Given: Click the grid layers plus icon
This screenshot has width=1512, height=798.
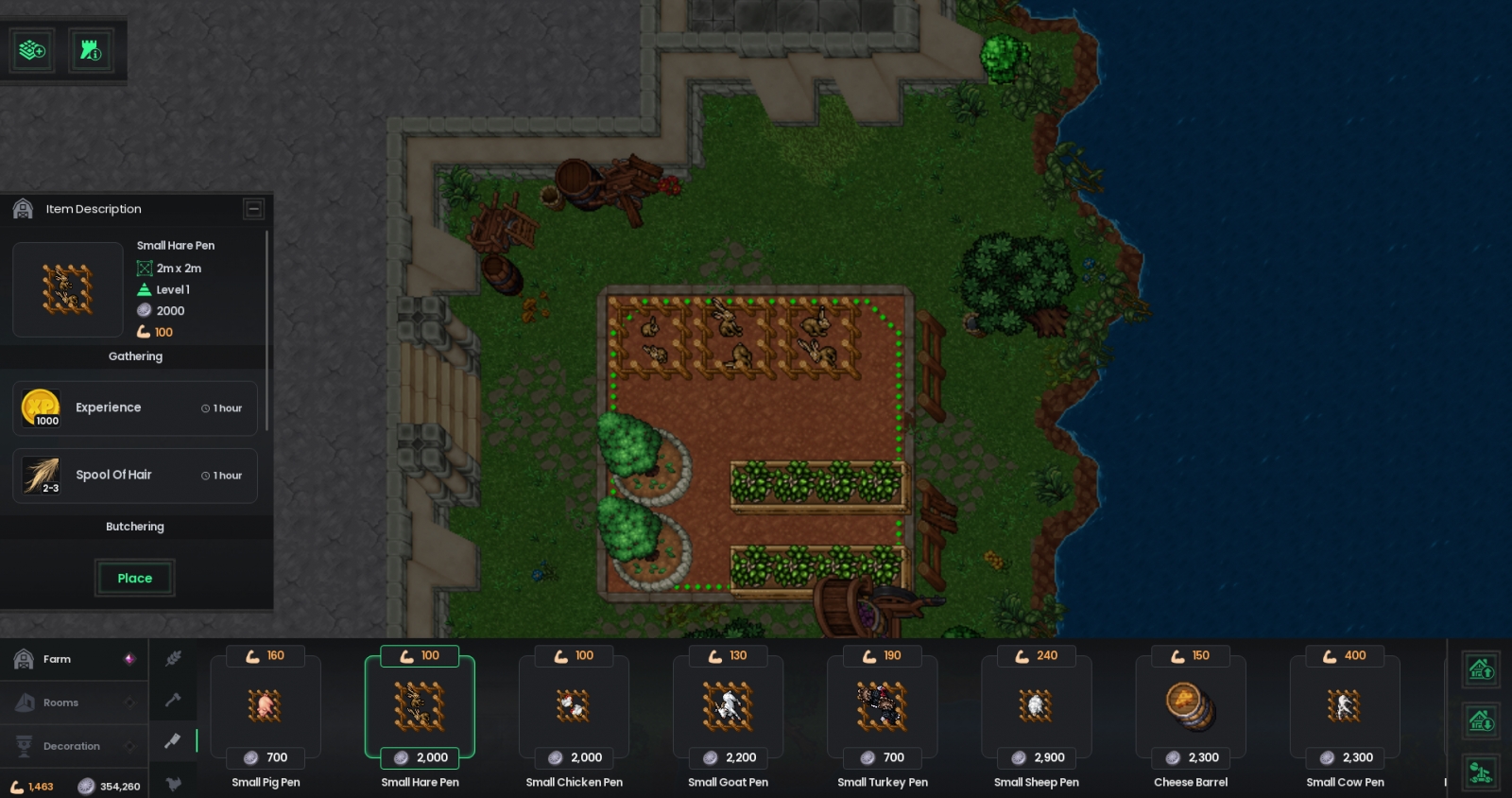Looking at the screenshot, I should click(x=32, y=50).
